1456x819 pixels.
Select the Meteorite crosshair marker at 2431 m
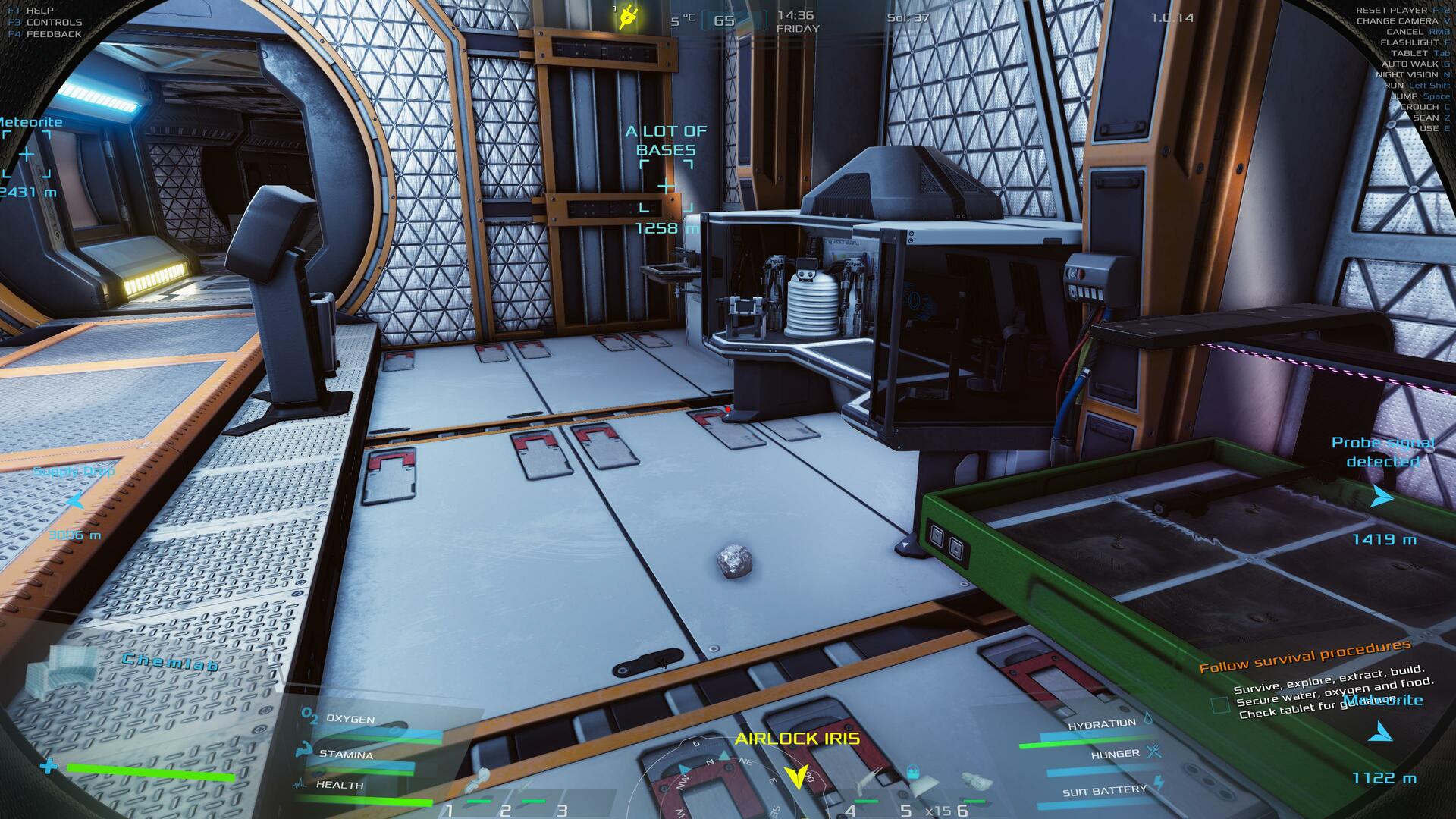pyautogui.click(x=27, y=155)
